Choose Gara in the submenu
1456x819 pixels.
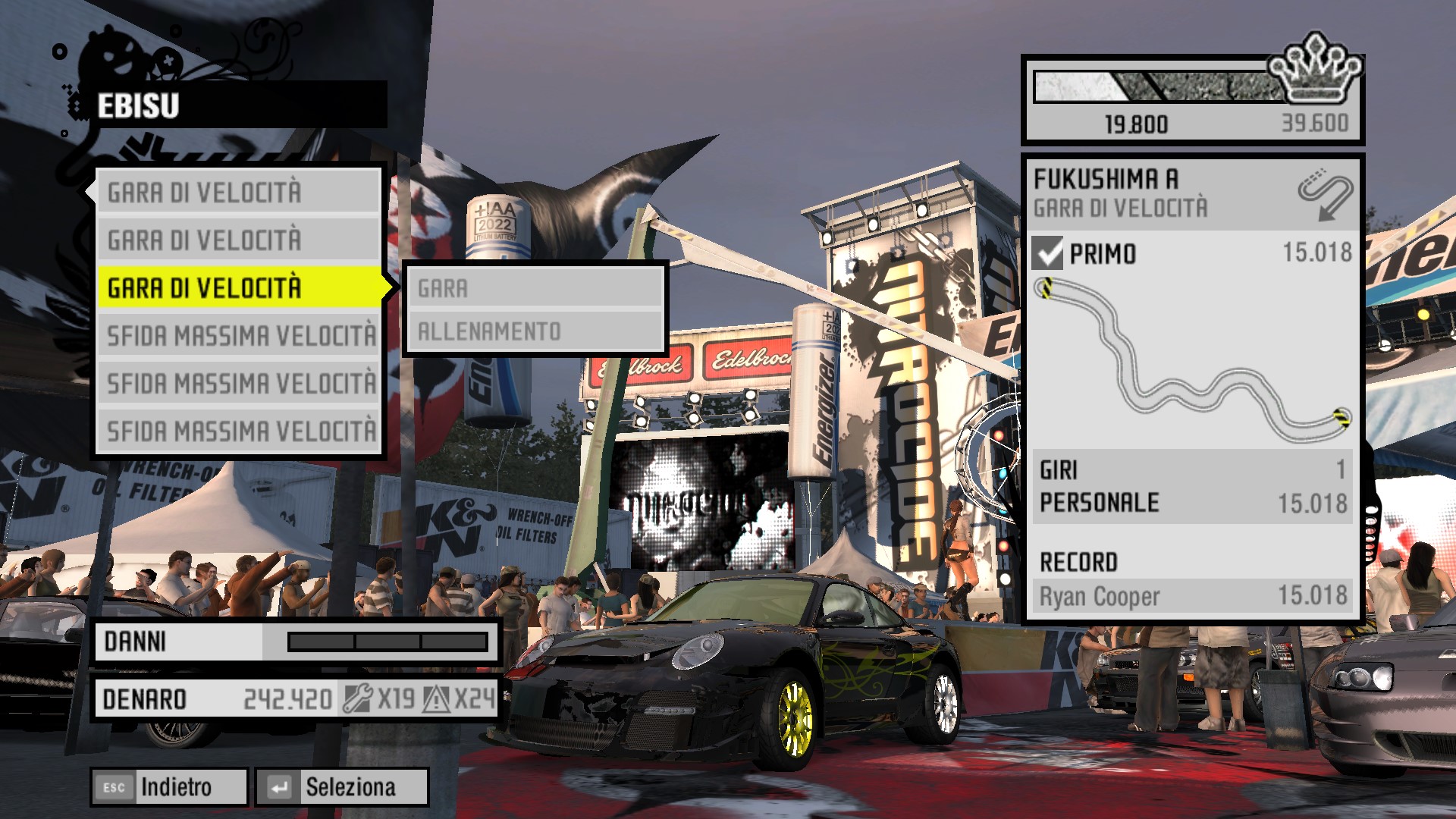pos(535,288)
